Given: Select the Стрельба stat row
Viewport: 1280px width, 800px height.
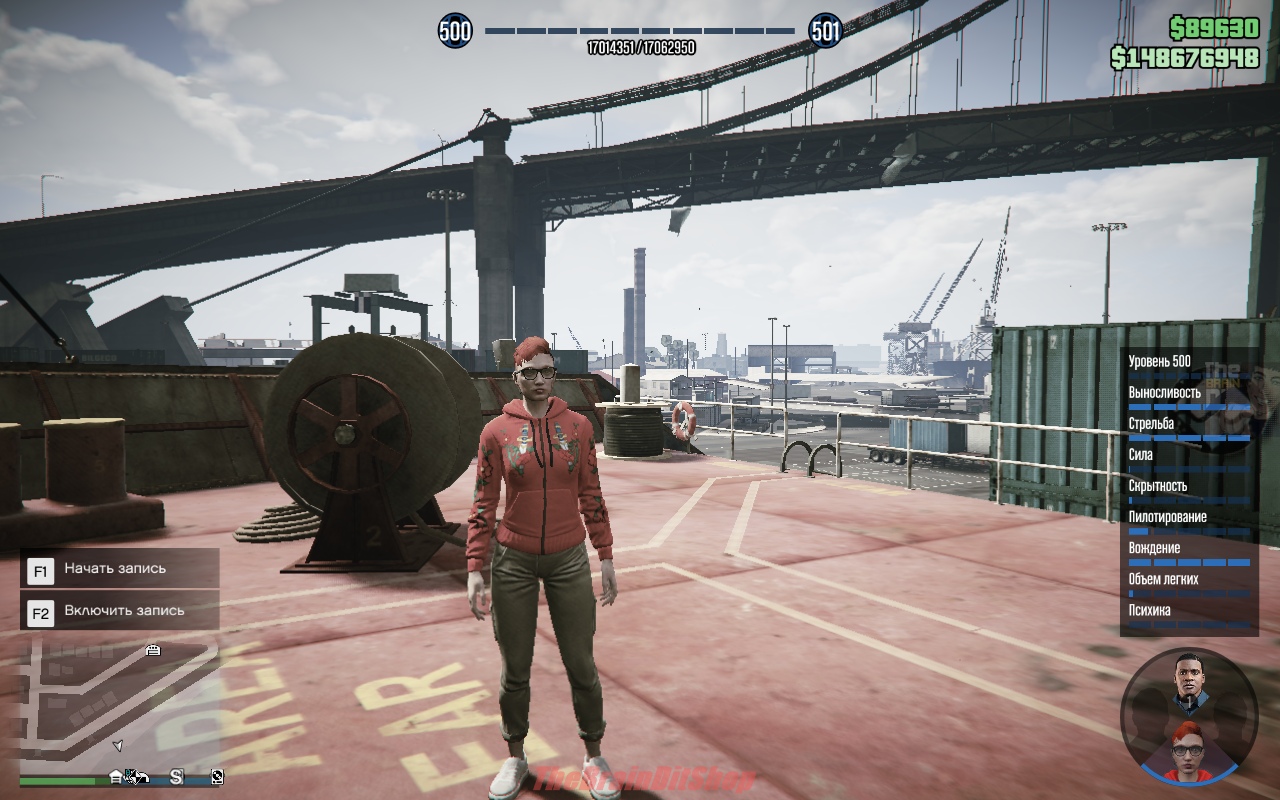Looking at the screenshot, I should tap(1188, 428).
